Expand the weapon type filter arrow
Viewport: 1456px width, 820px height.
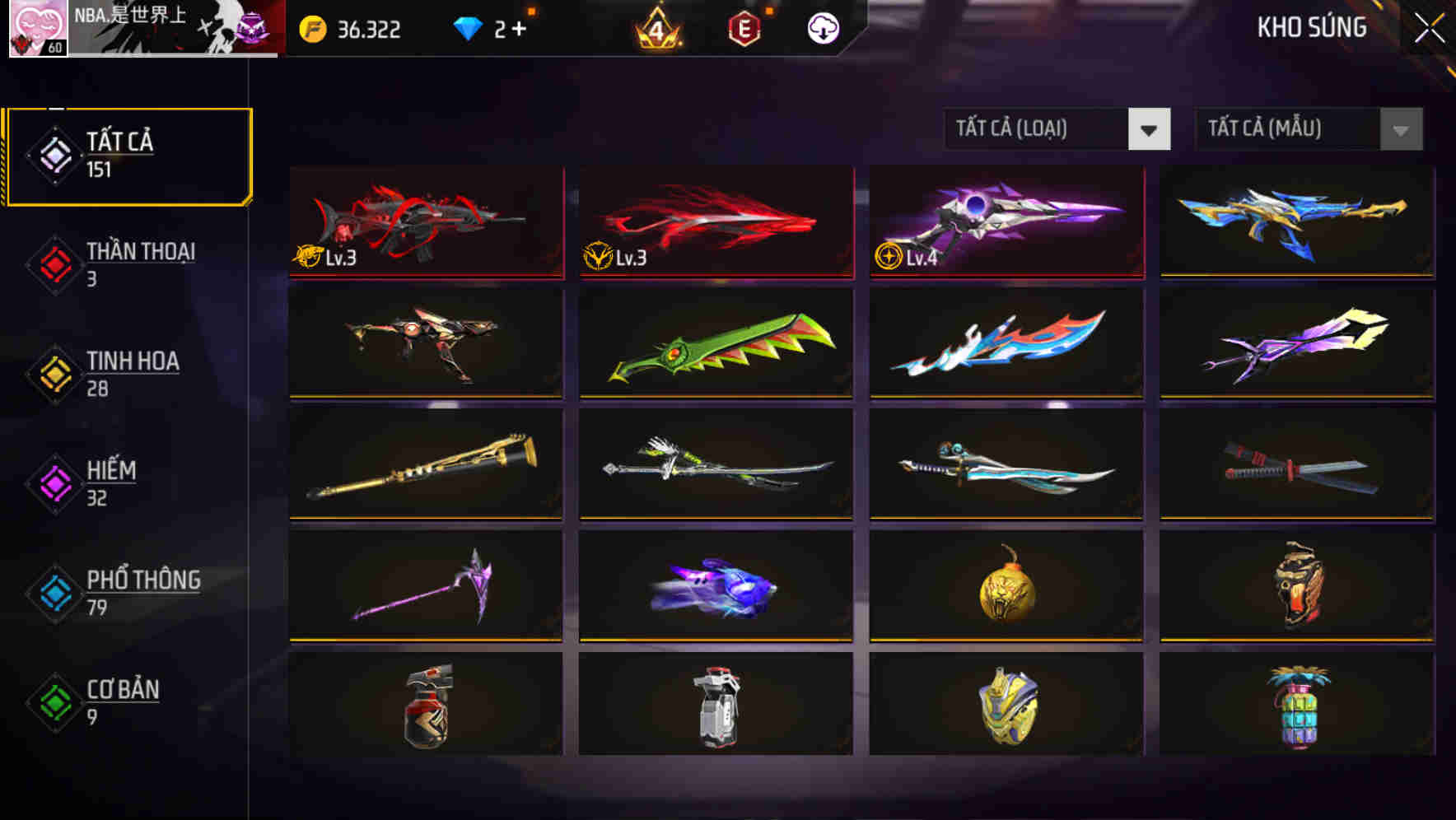click(x=1150, y=129)
